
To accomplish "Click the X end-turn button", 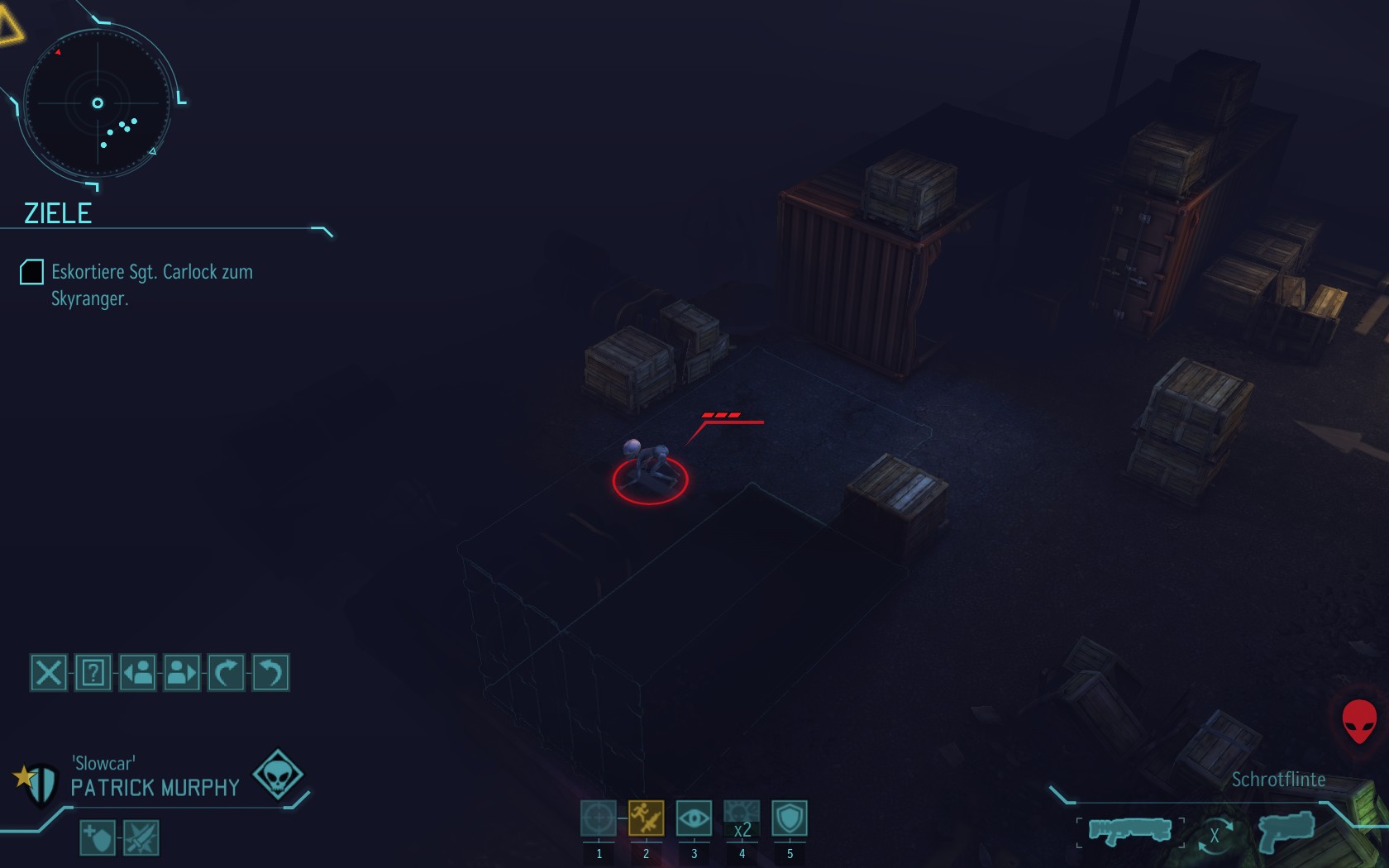I will coord(49,673).
